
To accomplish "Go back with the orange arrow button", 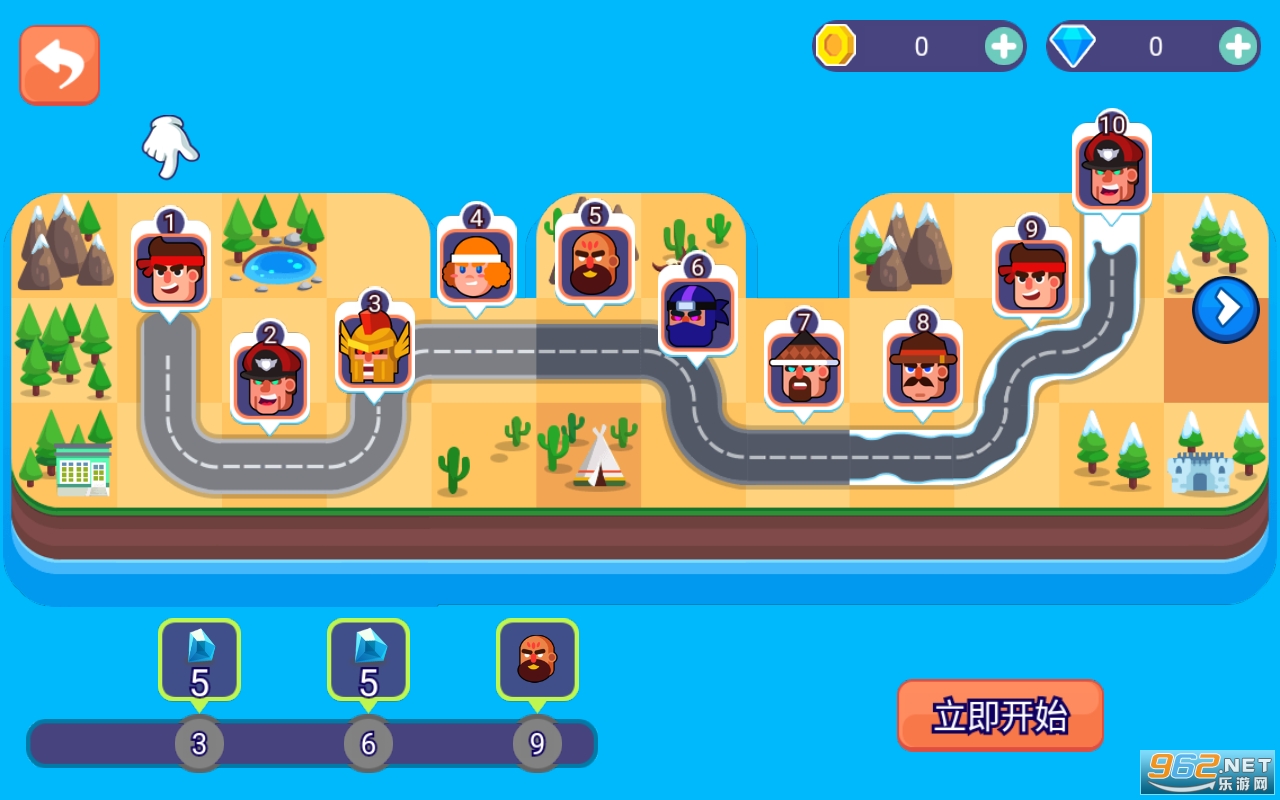I will (59, 65).
